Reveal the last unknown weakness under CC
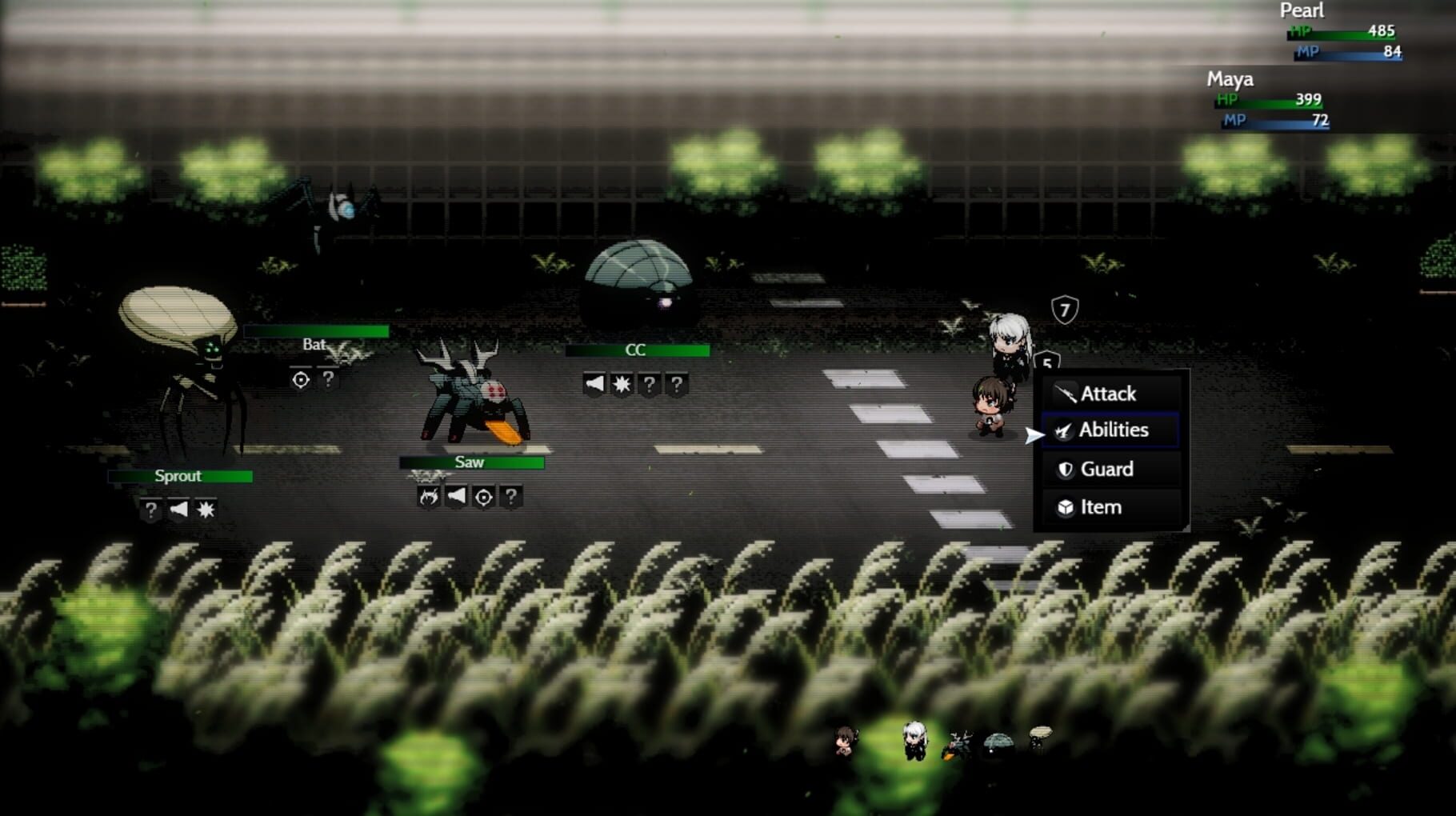 click(x=676, y=382)
